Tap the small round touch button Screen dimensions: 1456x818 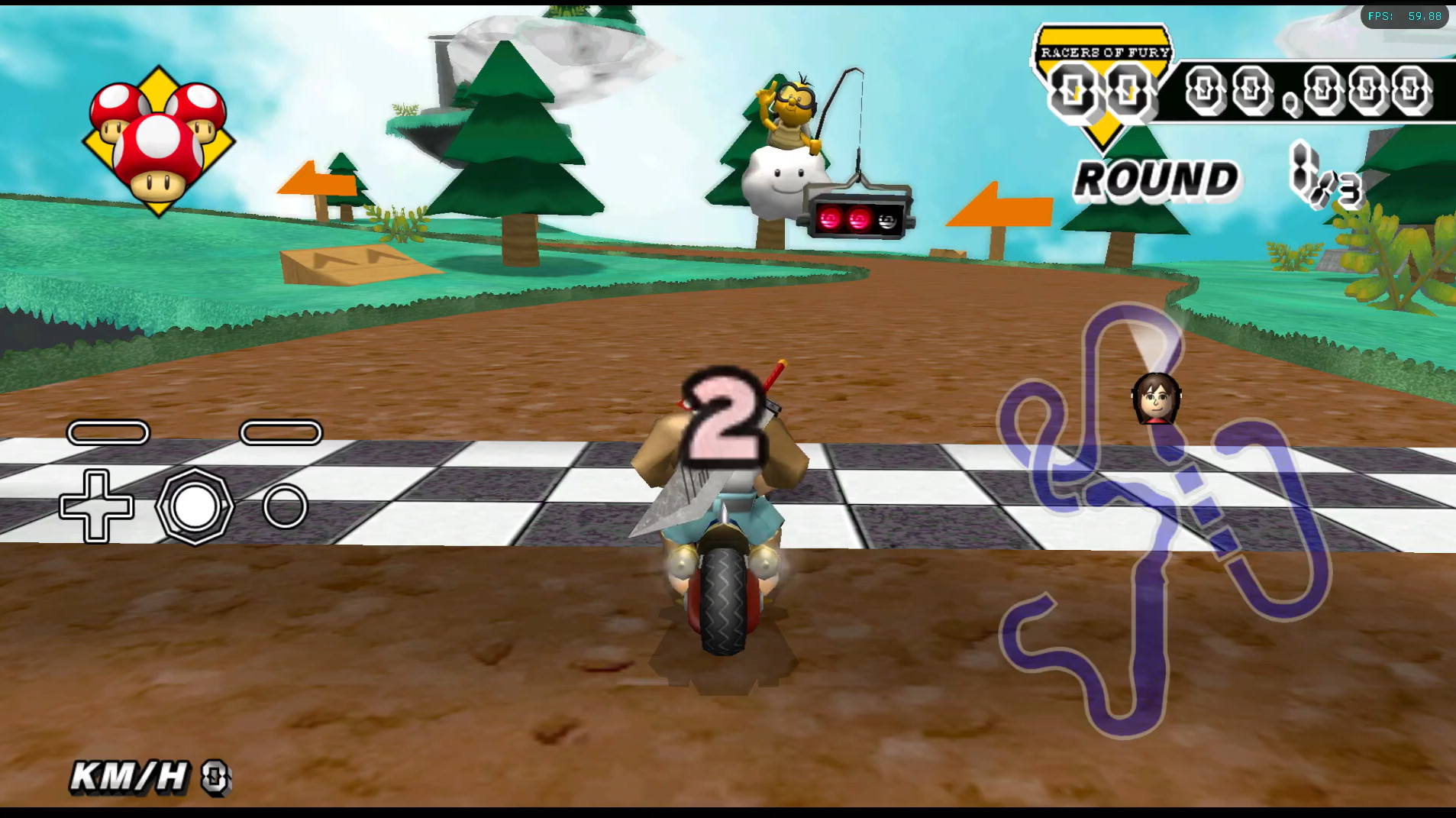[x=285, y=505]
